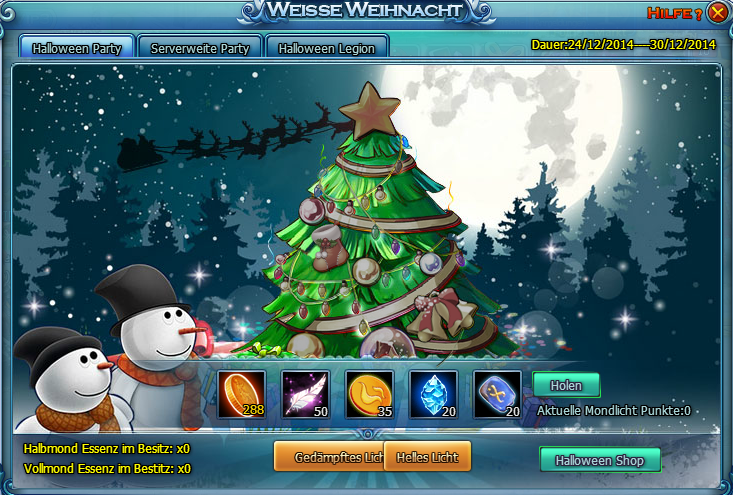Viewport: 733px width, 495px height.
Task: Close the Weisse Weihnacht window
Action: [x=717, y=14]
